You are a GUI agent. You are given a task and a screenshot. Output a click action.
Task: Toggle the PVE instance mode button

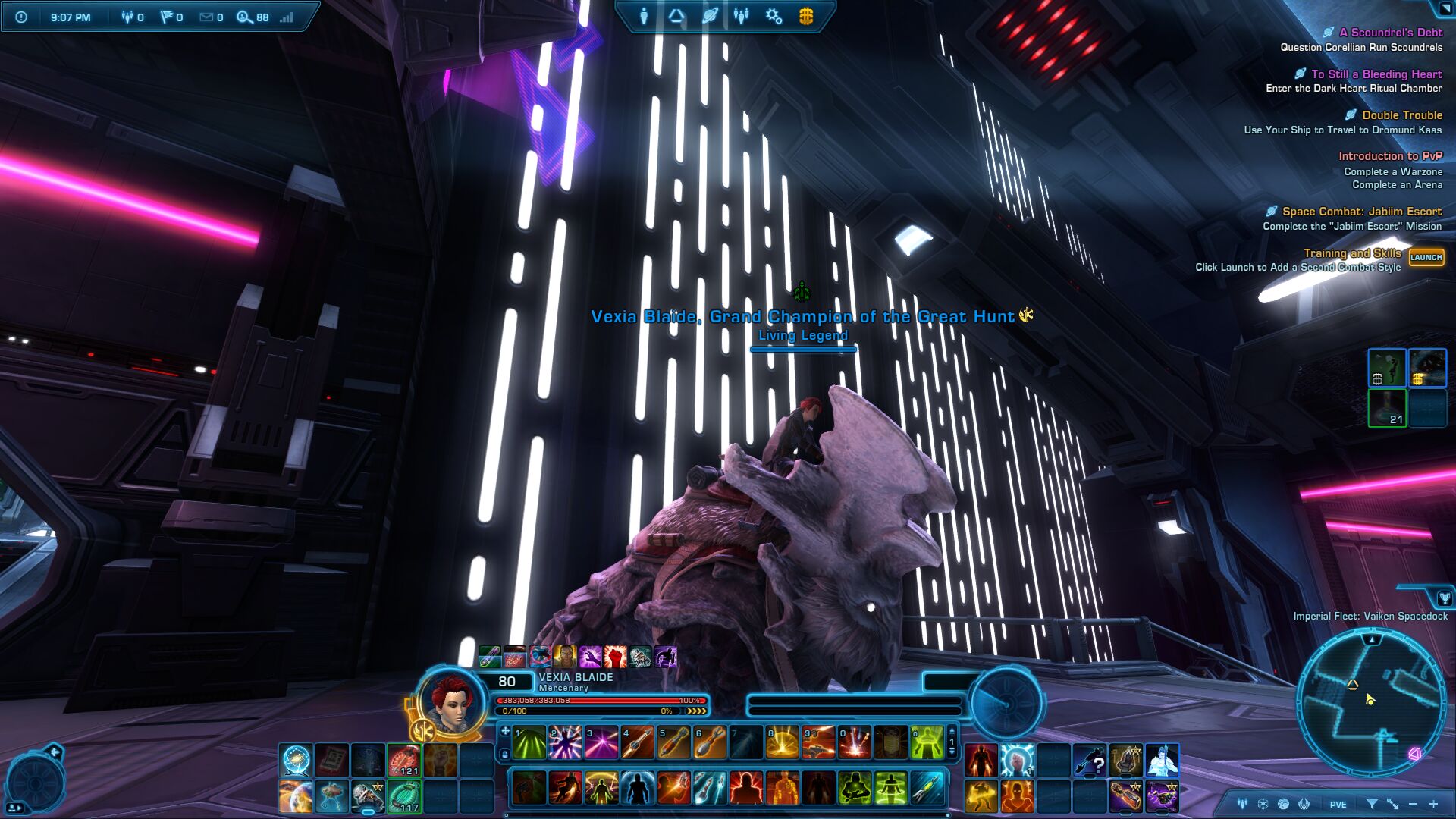[x=1338, y=805]
